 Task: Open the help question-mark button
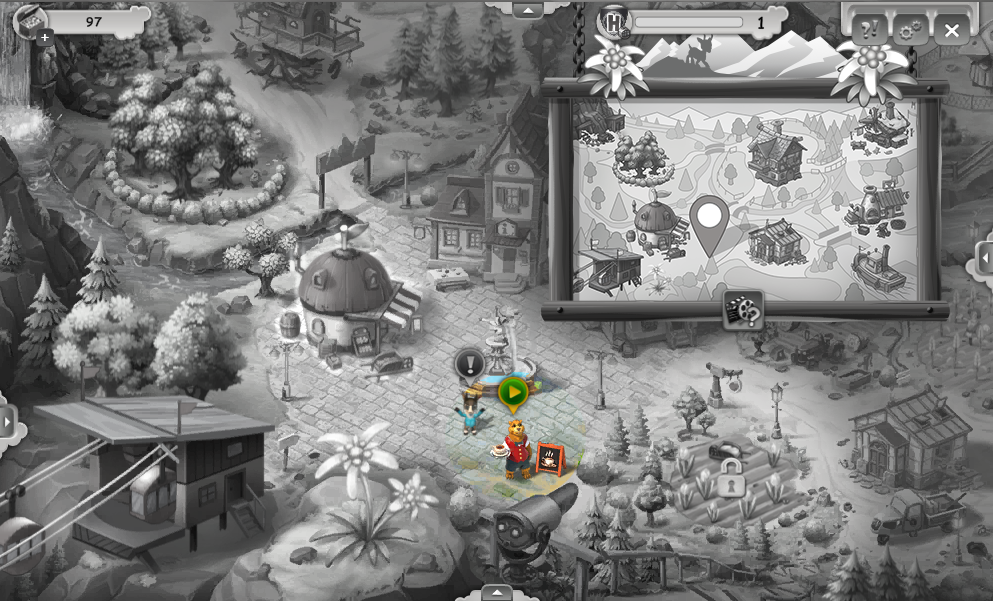click(869, 29)
